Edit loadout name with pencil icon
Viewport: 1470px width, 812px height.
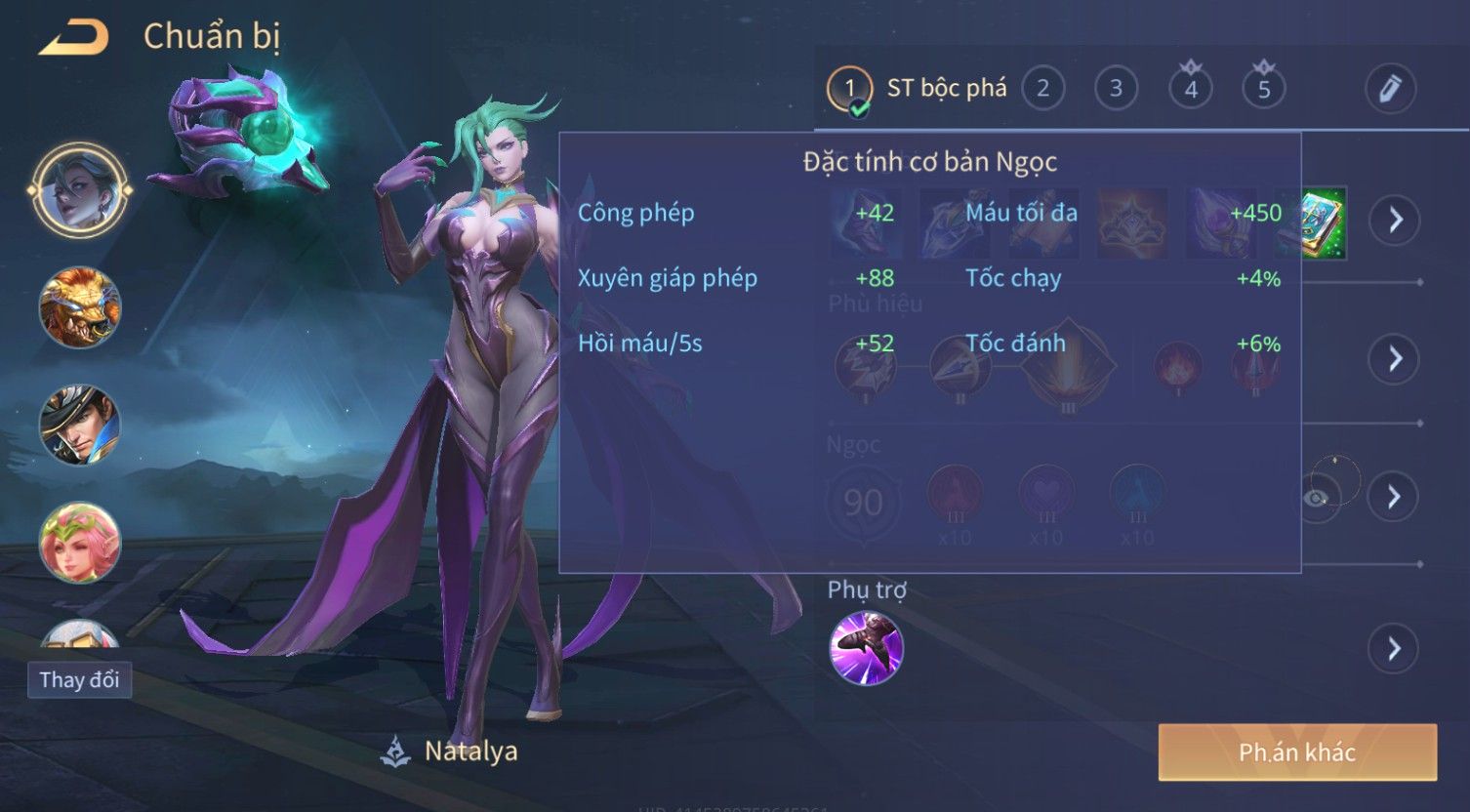1389,89
